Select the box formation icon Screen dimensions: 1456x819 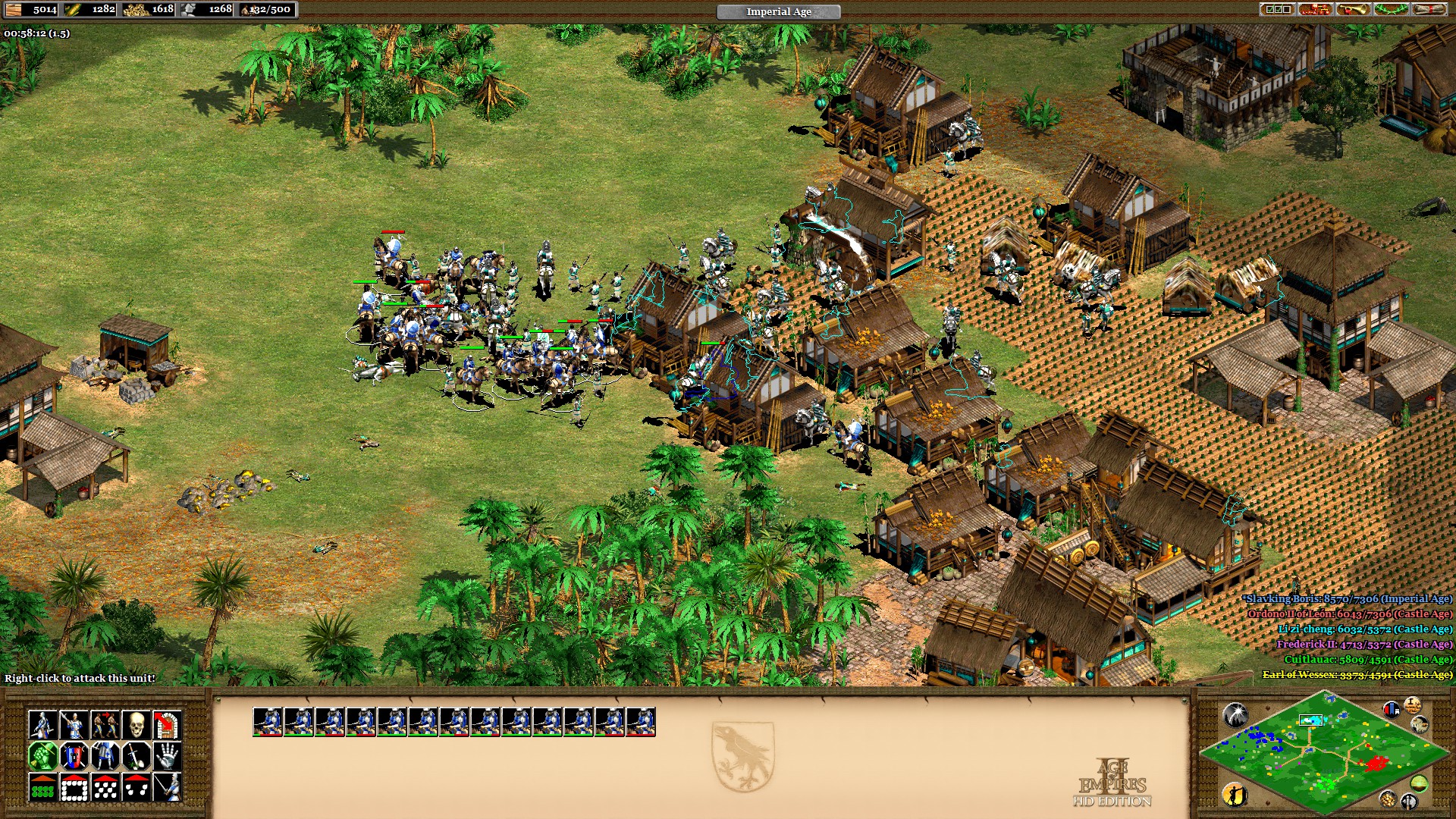[74, 787]
